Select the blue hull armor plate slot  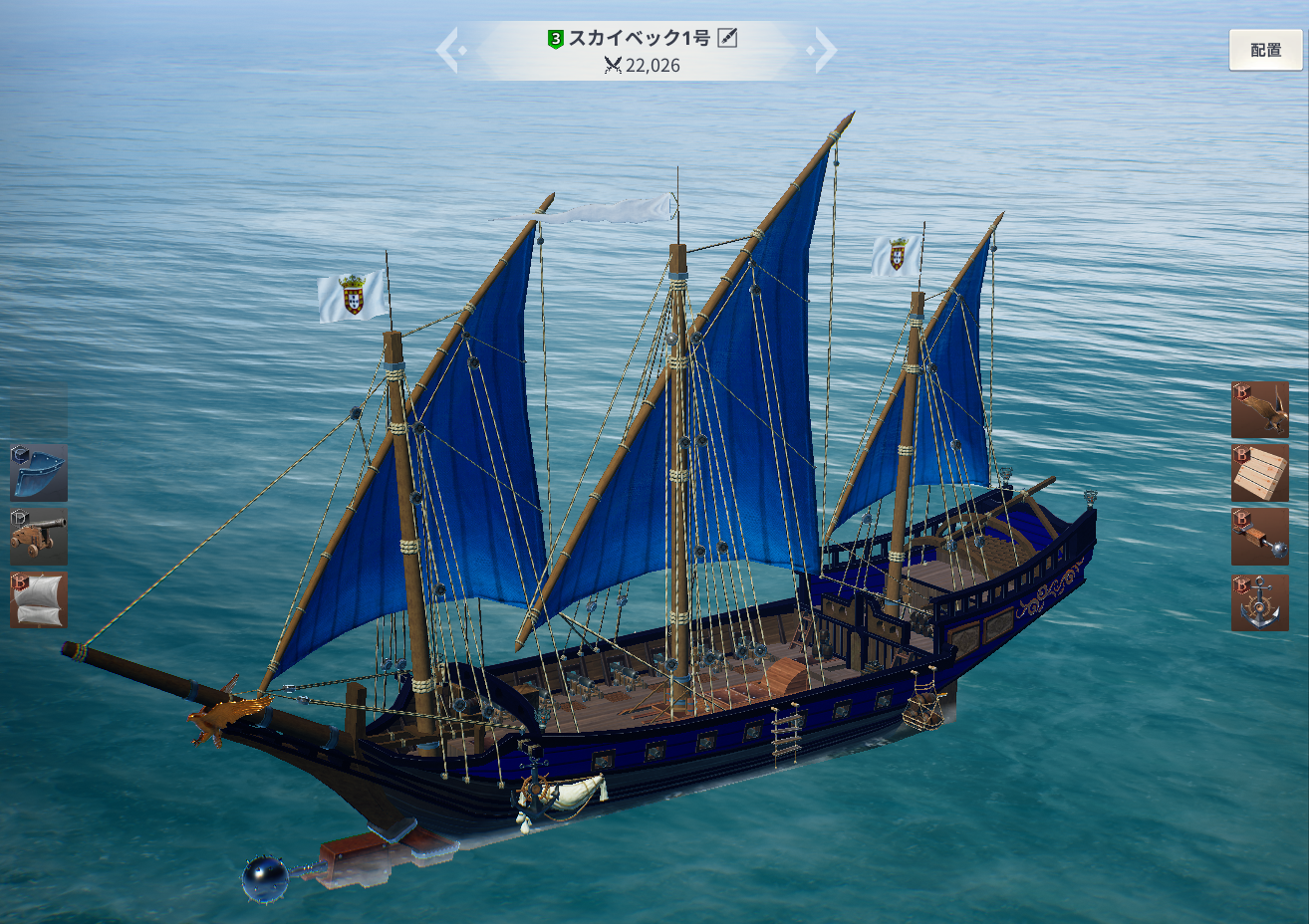pos(39,473)
